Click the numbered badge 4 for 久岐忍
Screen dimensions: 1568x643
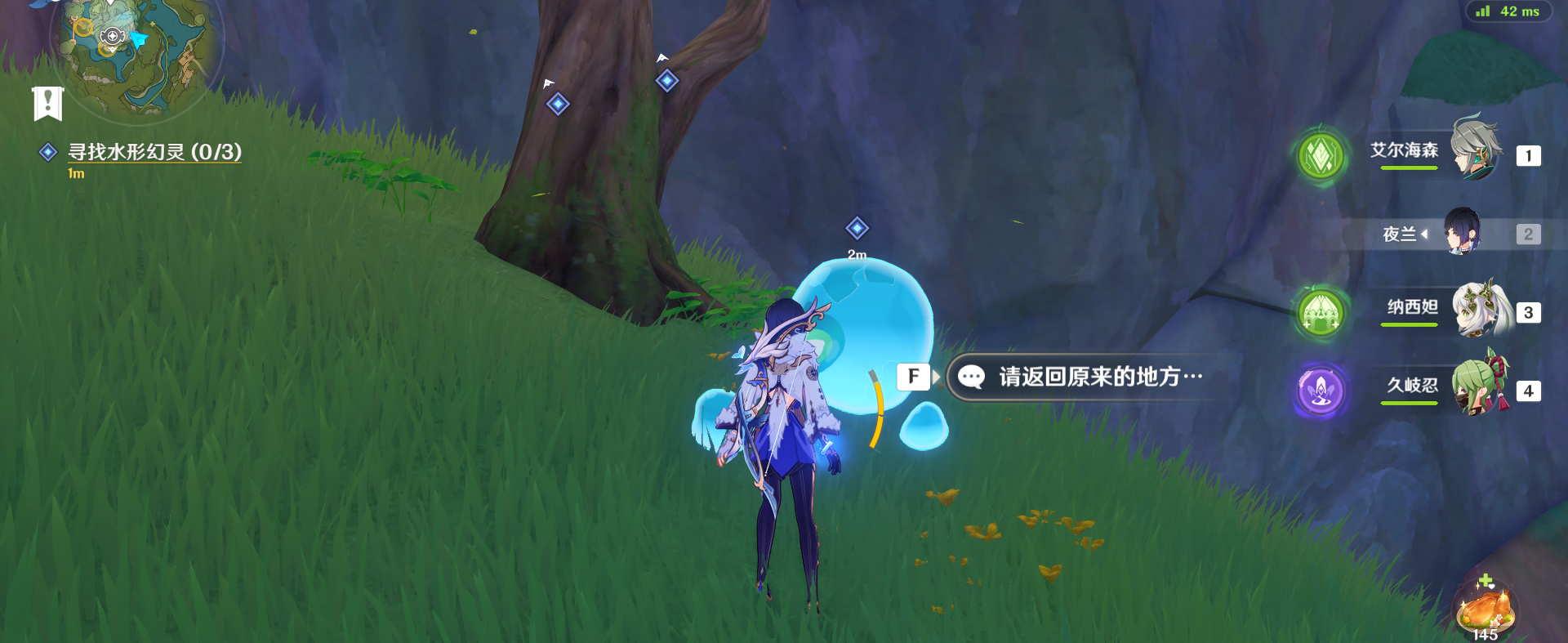(x=1529, y=391)
